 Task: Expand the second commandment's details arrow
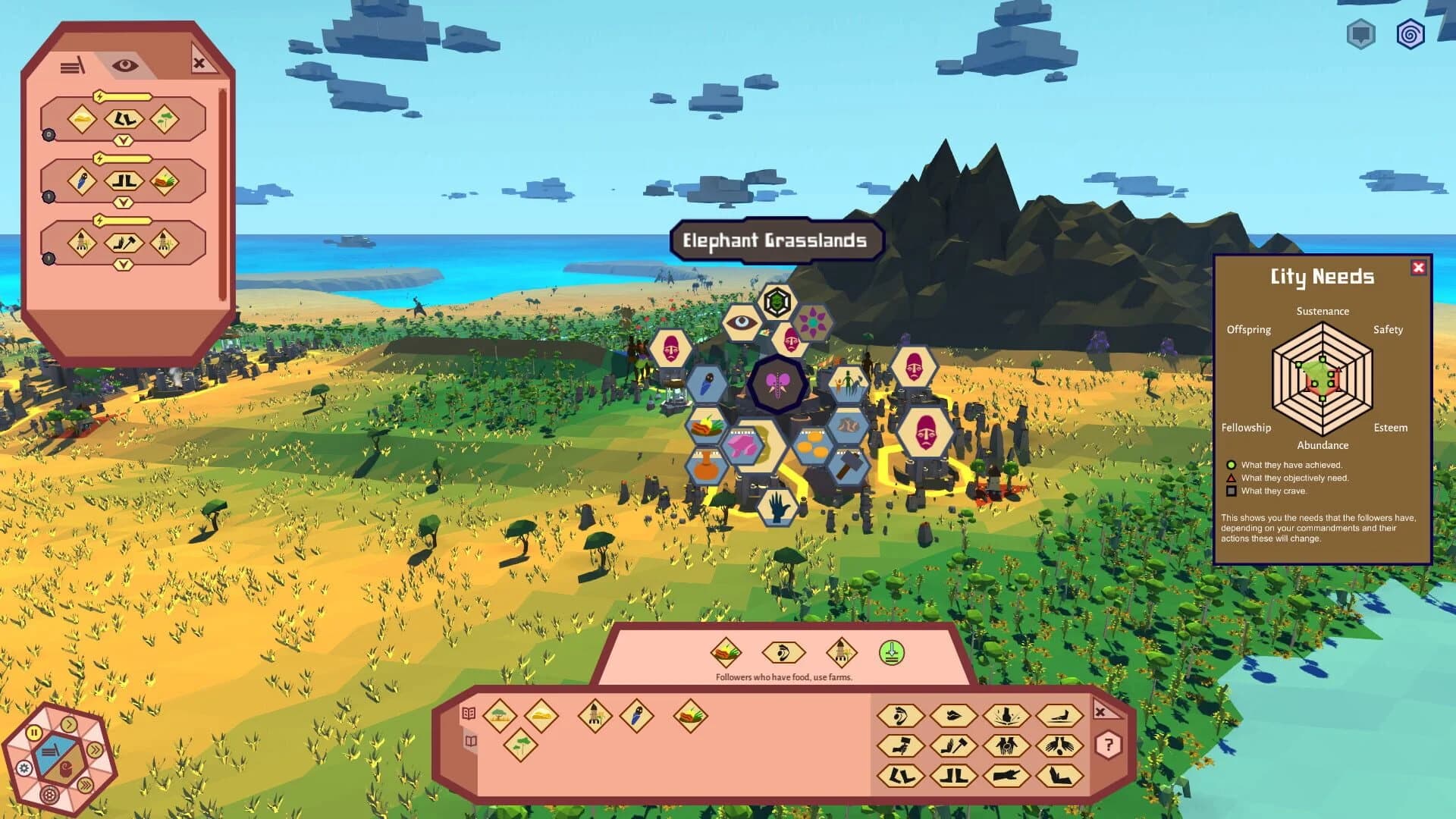point(124,201)
